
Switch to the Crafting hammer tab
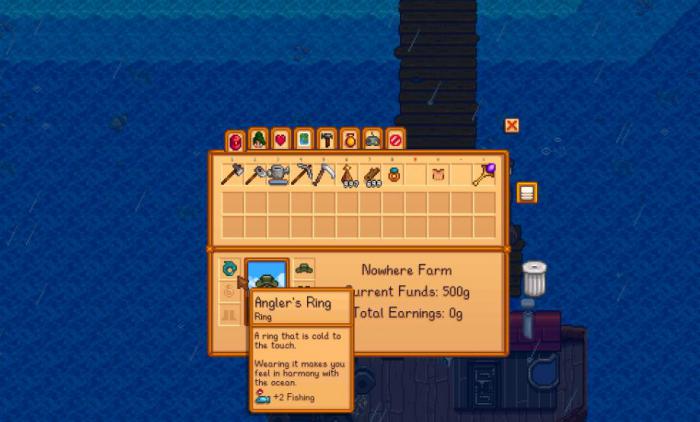coord(327,139)
